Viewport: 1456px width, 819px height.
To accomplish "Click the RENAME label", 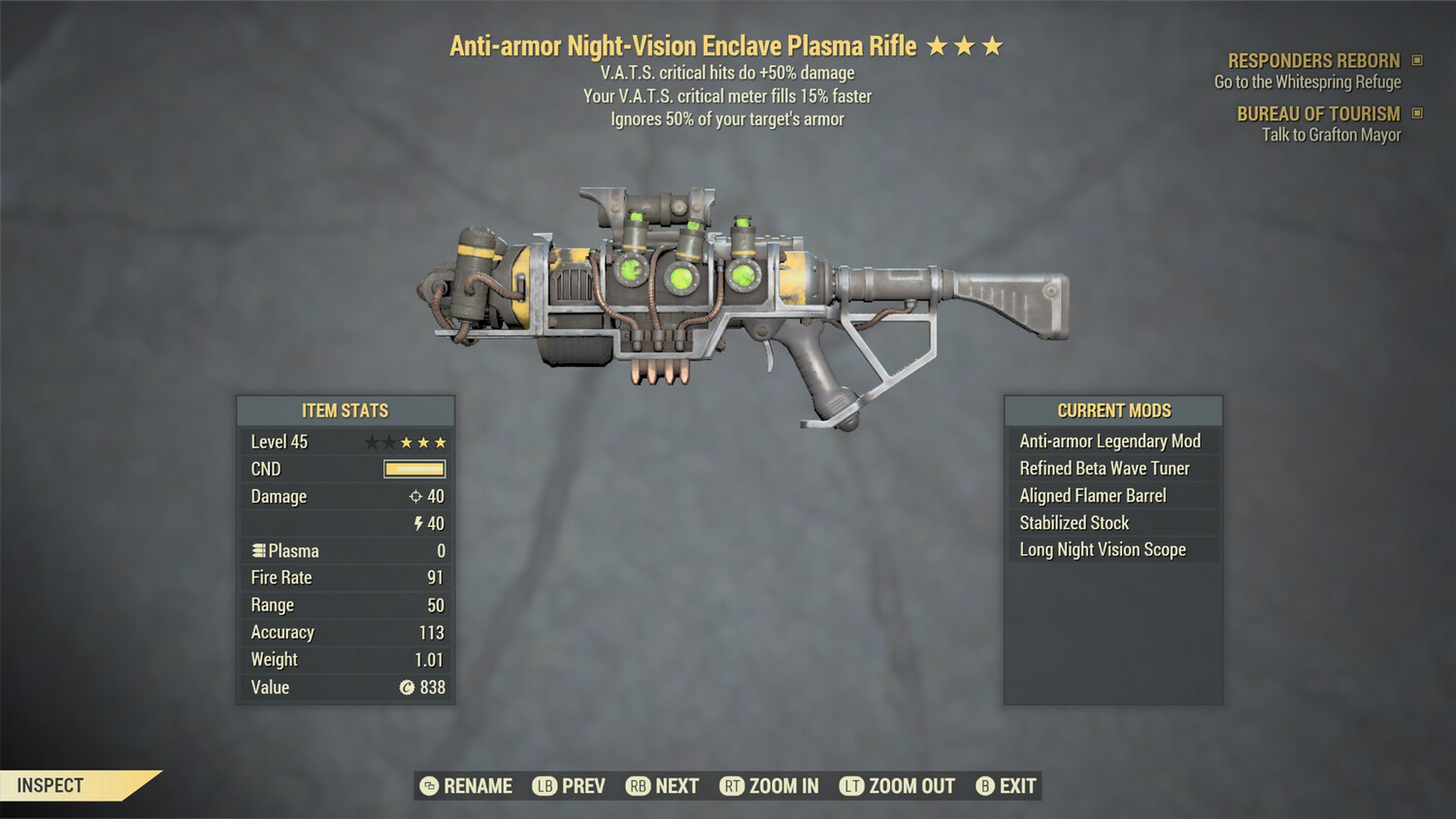I will pyautogui.click(x=479, y=786).
